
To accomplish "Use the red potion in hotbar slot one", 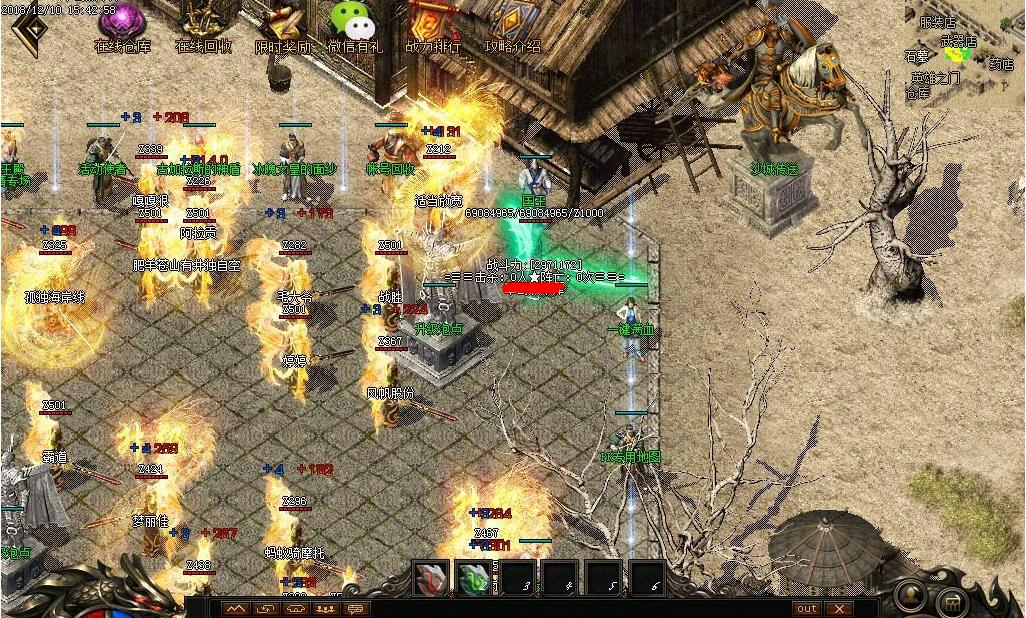I will tap(432, 577).
